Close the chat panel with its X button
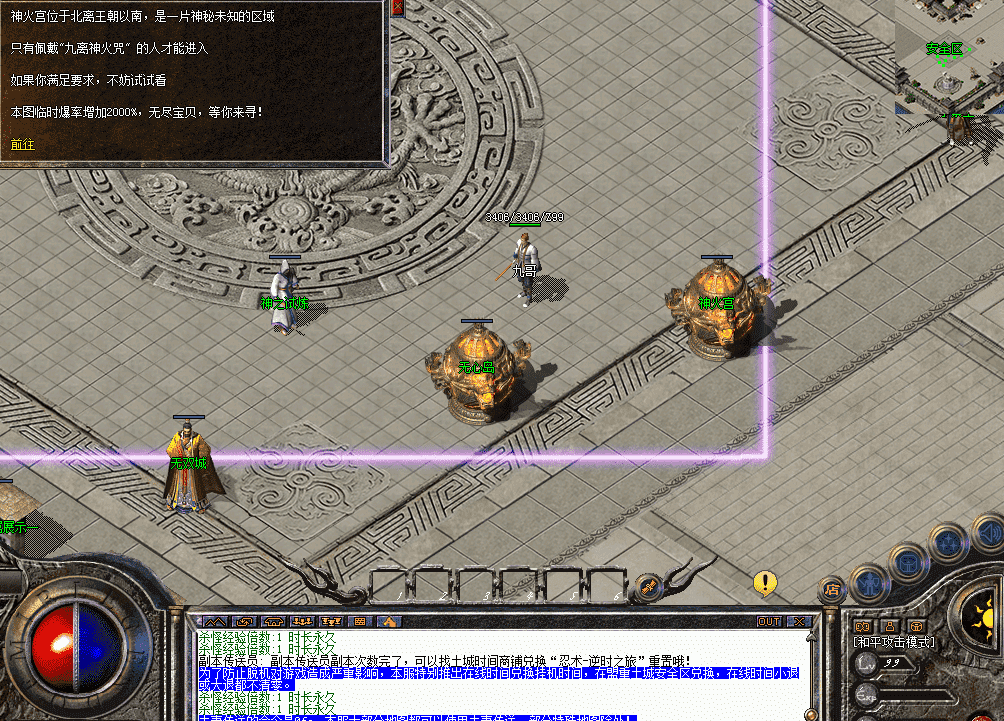Viewport: 1004px width, 721px height. pos(800,621)
